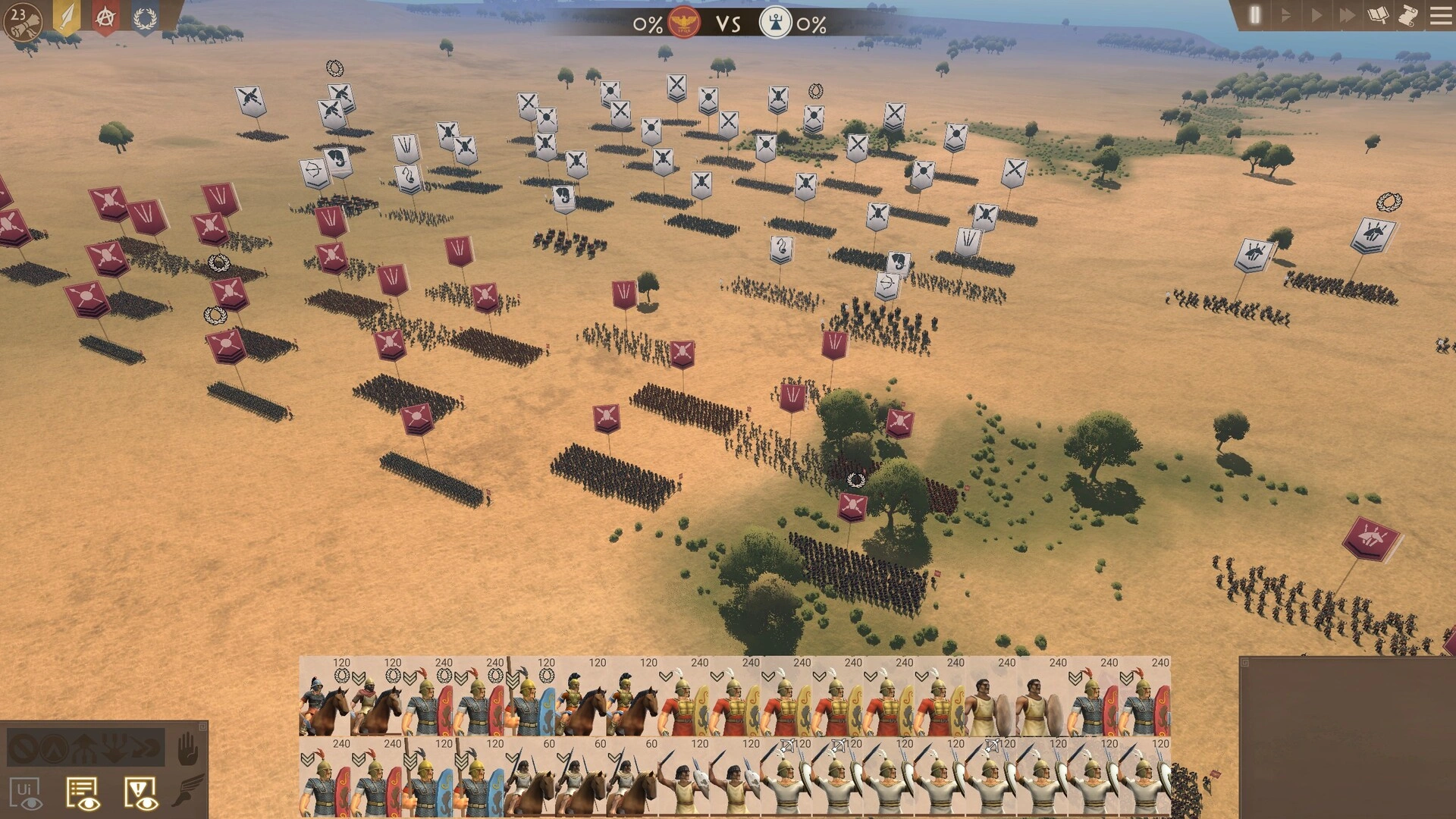
Task: Open the encyclopedia book icon
Action: pyautogui.click(x=1378, y=14)
